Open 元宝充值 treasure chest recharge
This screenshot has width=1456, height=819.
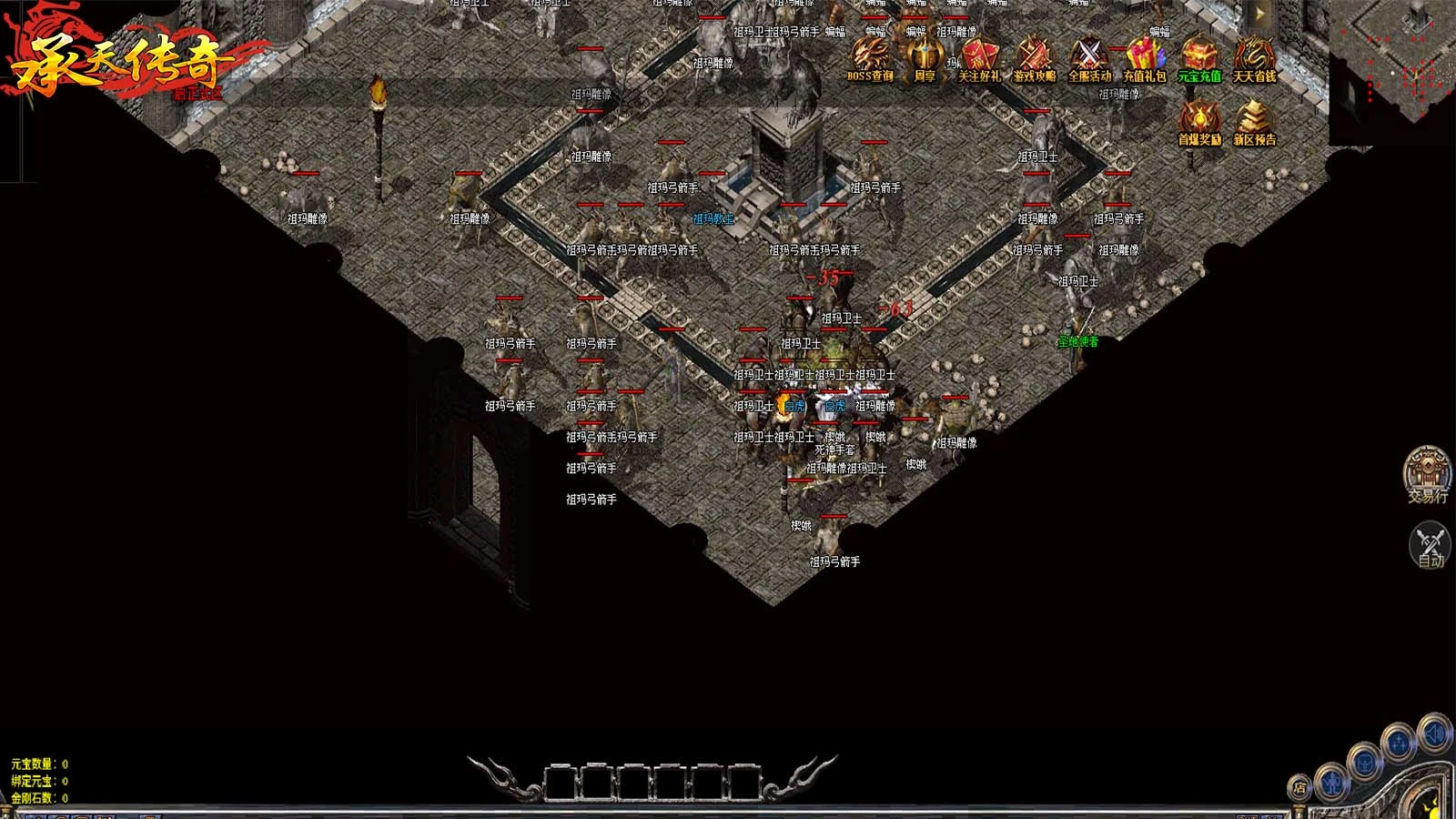[1199, 59]
